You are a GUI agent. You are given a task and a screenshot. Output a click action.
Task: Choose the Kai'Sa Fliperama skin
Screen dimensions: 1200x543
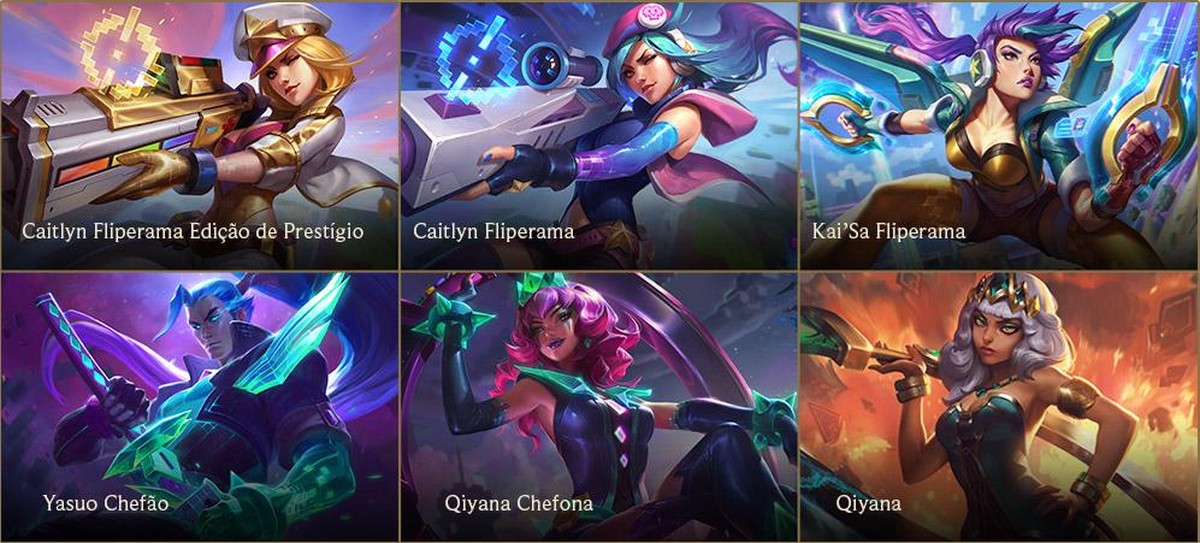(999, 136)
